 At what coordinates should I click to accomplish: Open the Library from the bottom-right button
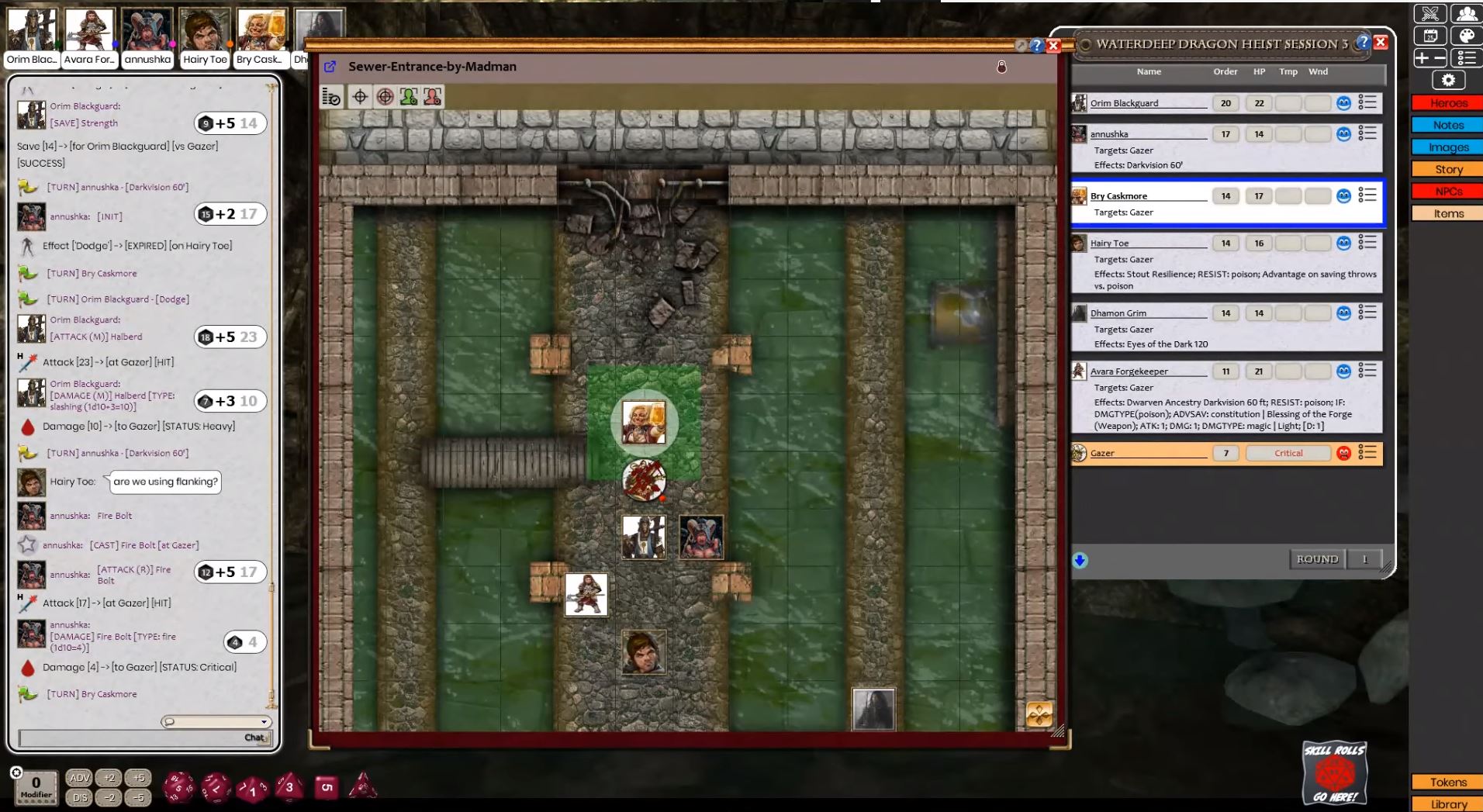click(x=1447, y=804)
